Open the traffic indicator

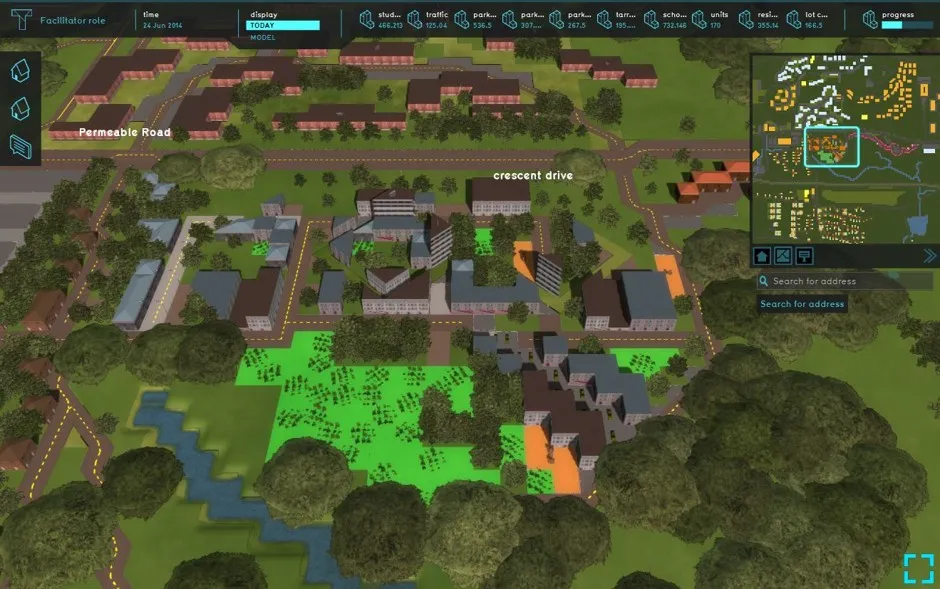pyautogui.click(x=426, y=20)
